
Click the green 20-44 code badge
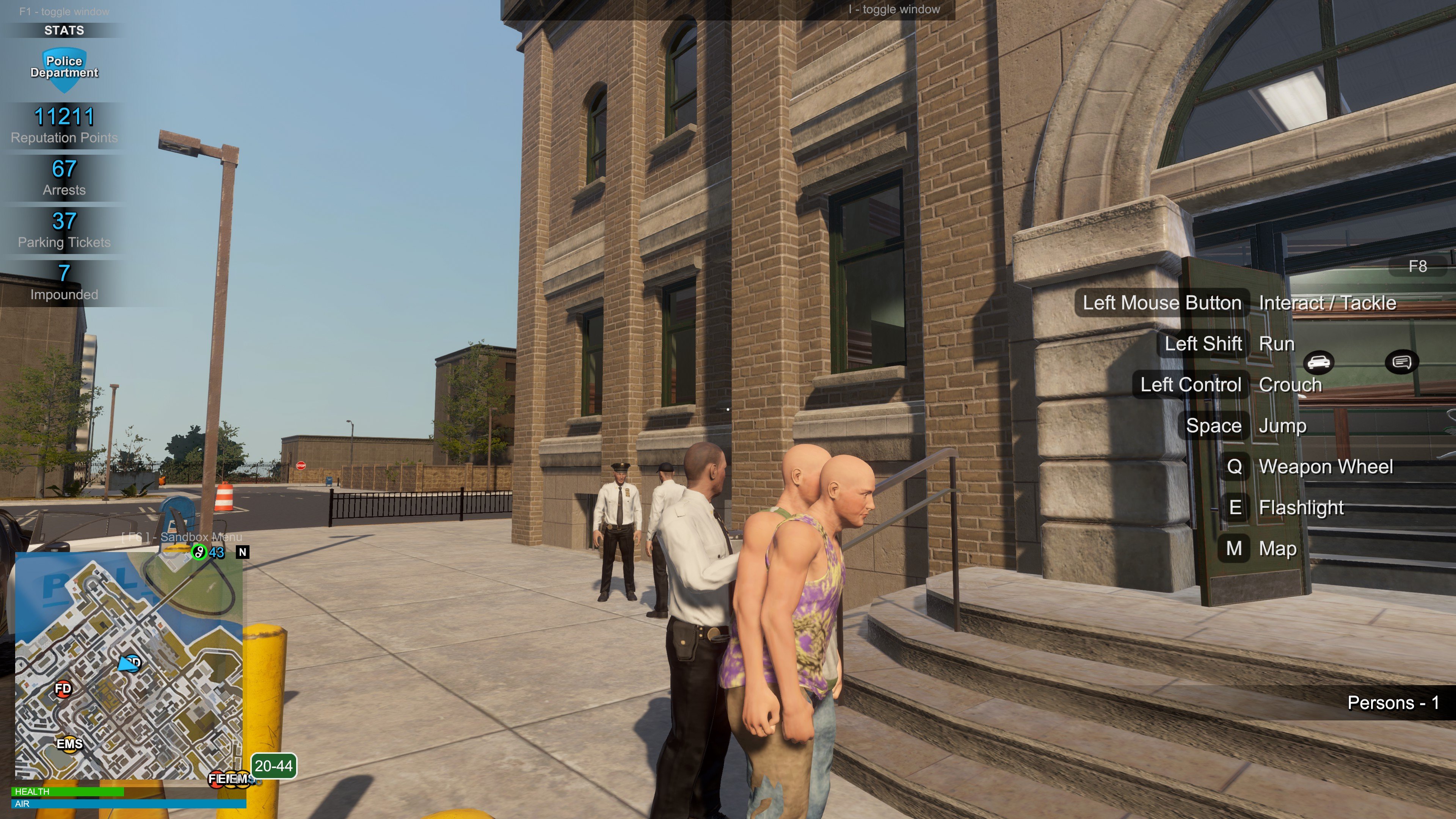click(273, 766)
